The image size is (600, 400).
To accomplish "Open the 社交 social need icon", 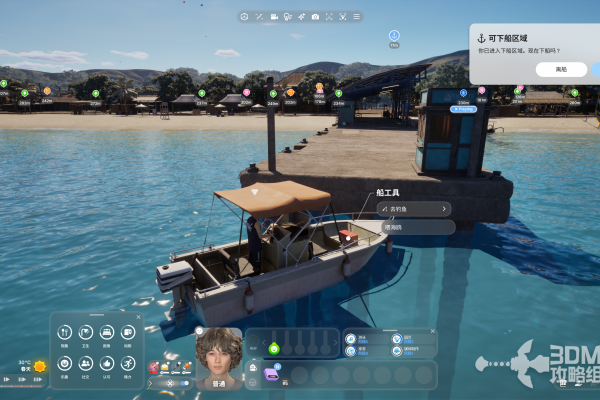I will [86, 364].
